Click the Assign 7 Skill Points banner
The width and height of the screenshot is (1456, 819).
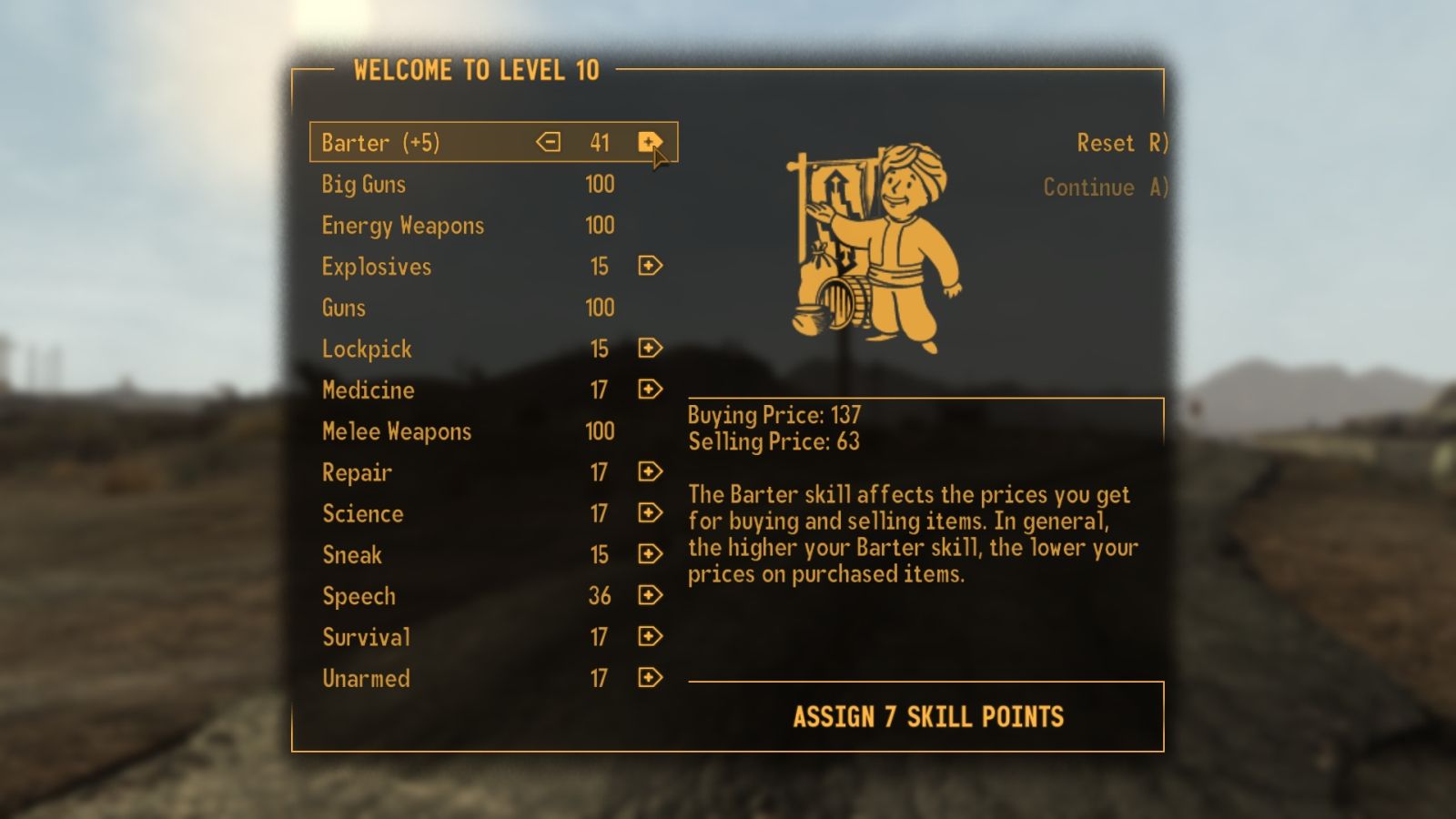click(x=928, y=717)
